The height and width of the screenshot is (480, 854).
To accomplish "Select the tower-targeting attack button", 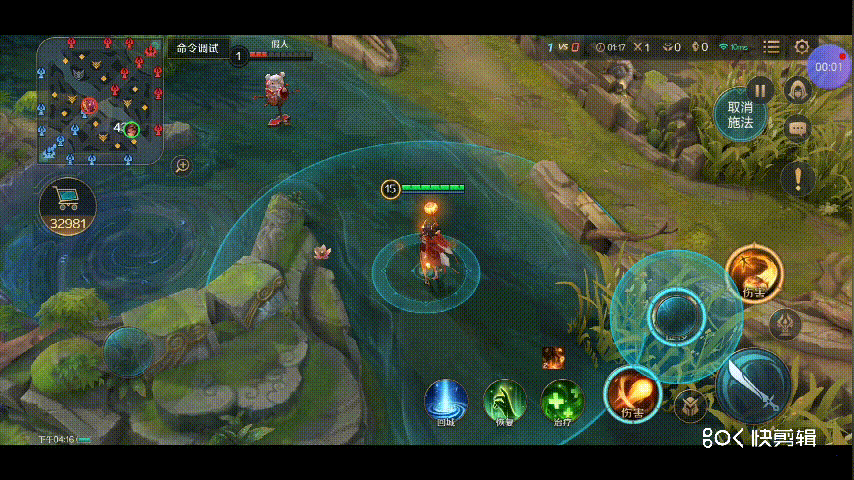I will [x=785, y=324].
